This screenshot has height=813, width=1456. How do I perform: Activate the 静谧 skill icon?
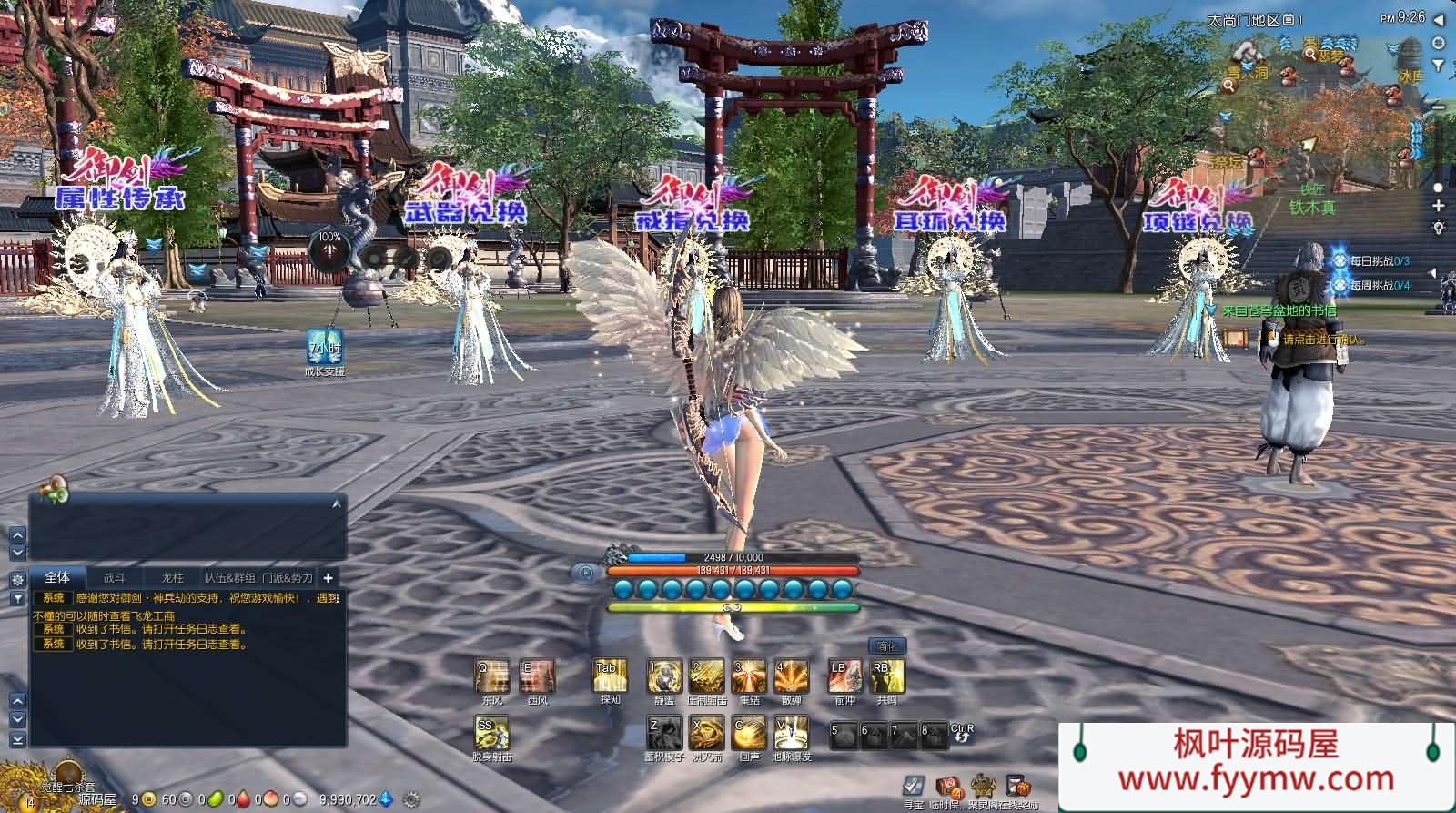point(664,677)
